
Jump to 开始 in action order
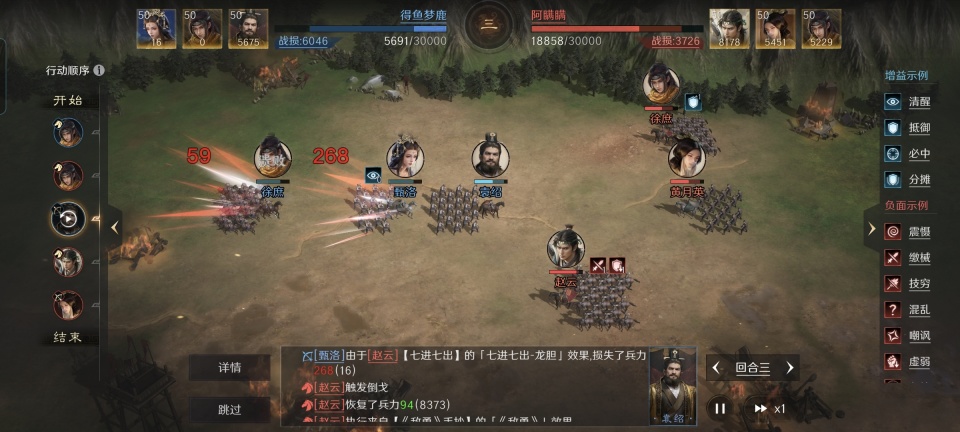pyautogui.click(x=68, y=101)
